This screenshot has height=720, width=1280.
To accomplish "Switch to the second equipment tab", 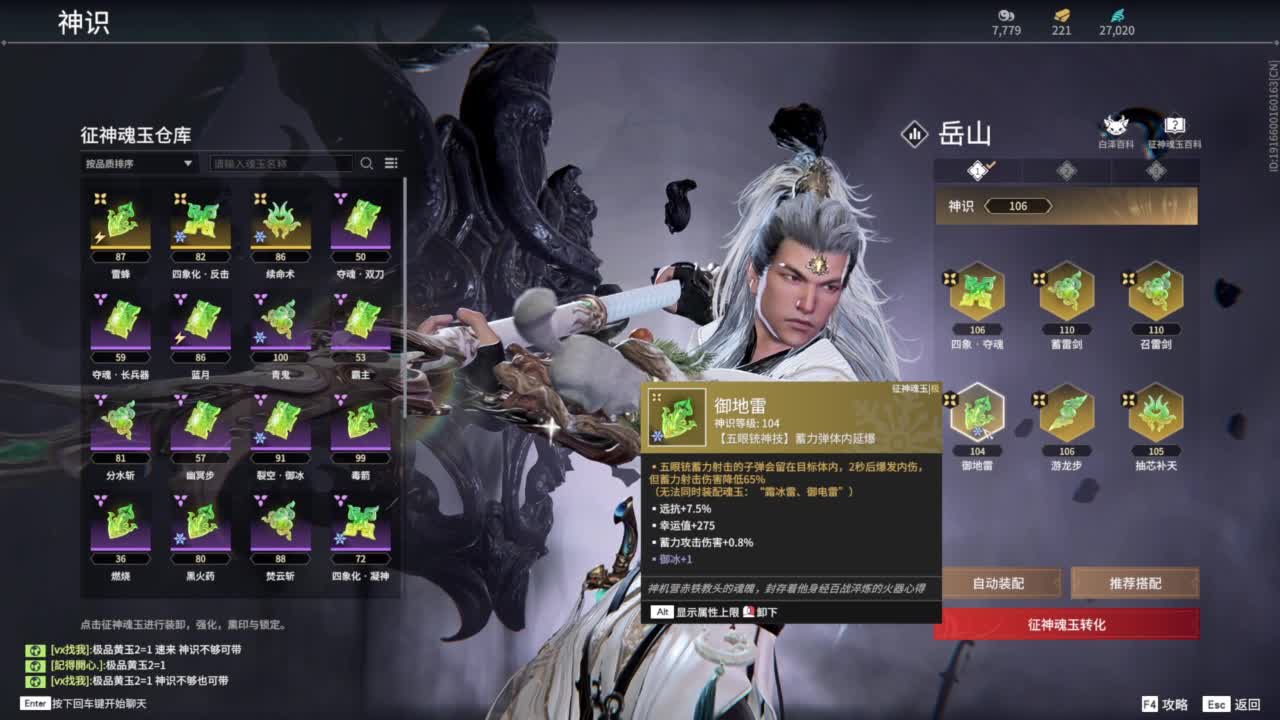I will [x=1066, y=171].
